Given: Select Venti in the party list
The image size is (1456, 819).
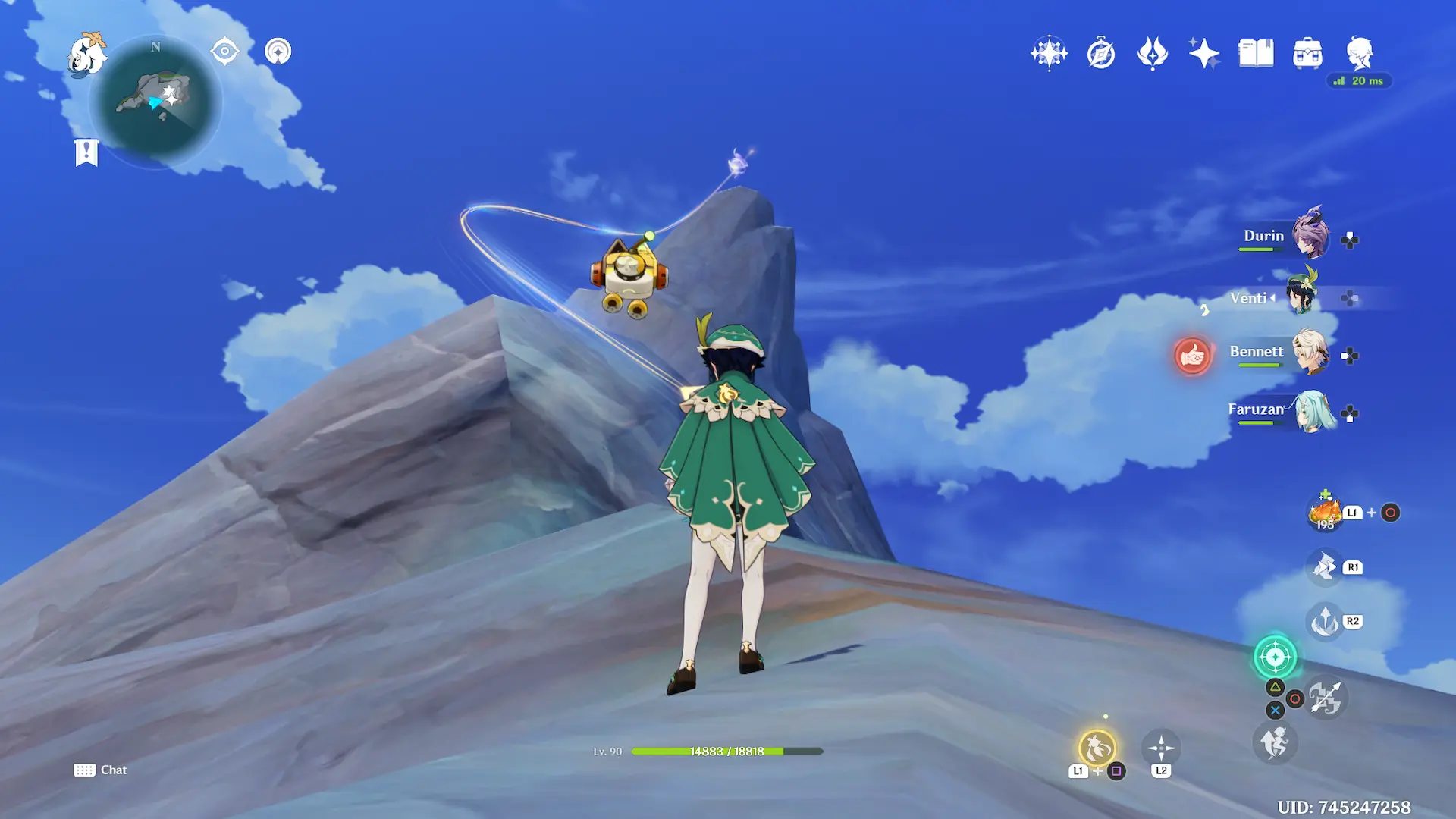Looking at the screenshot, I should click(x=1302, y=295).
